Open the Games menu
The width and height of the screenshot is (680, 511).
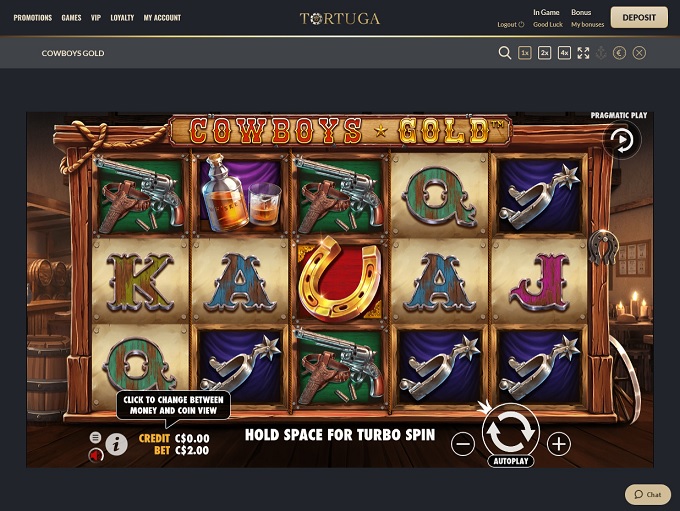(71, 18)
